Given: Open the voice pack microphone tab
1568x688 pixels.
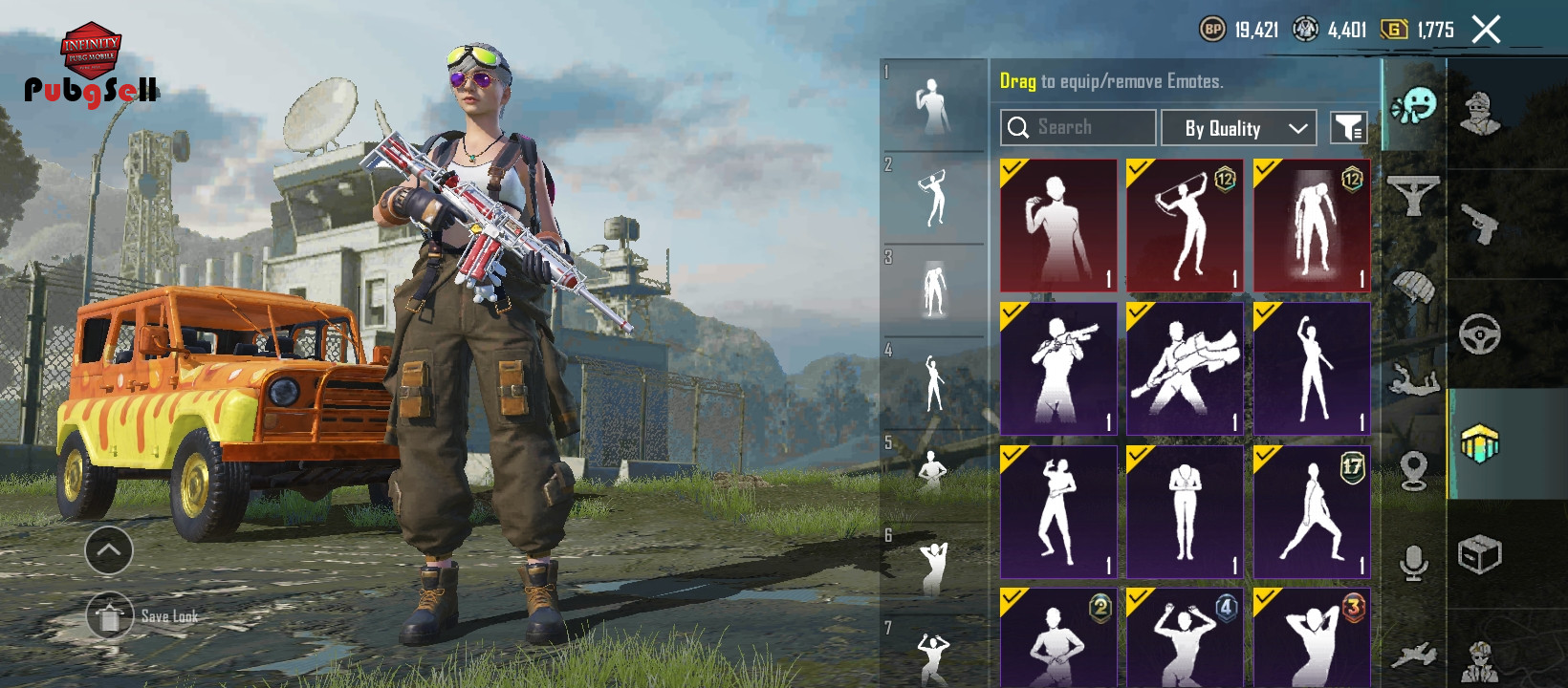Looking at the screenshot, I should (x=1414, y=563).
